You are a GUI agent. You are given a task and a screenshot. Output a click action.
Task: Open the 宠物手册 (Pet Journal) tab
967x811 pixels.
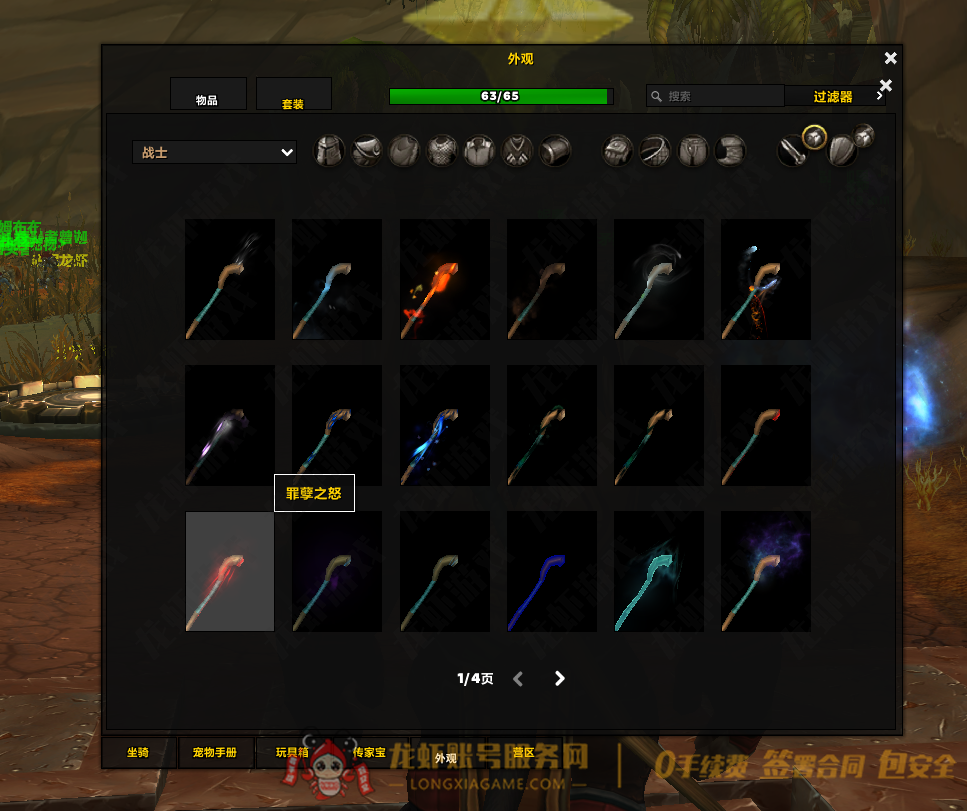[215, 752]
